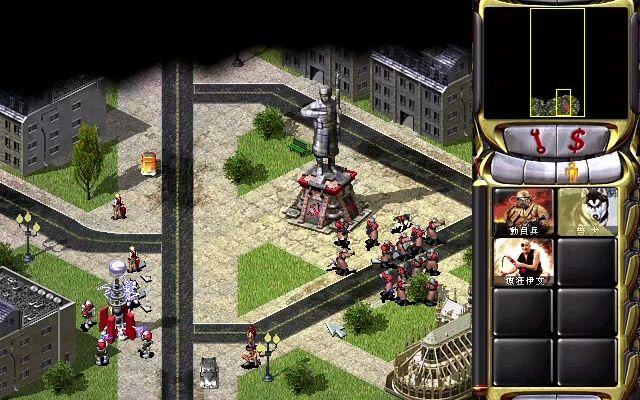Train Crazy Ivan unit
This screenshot has height=400, width=640.
pos(523,261)
